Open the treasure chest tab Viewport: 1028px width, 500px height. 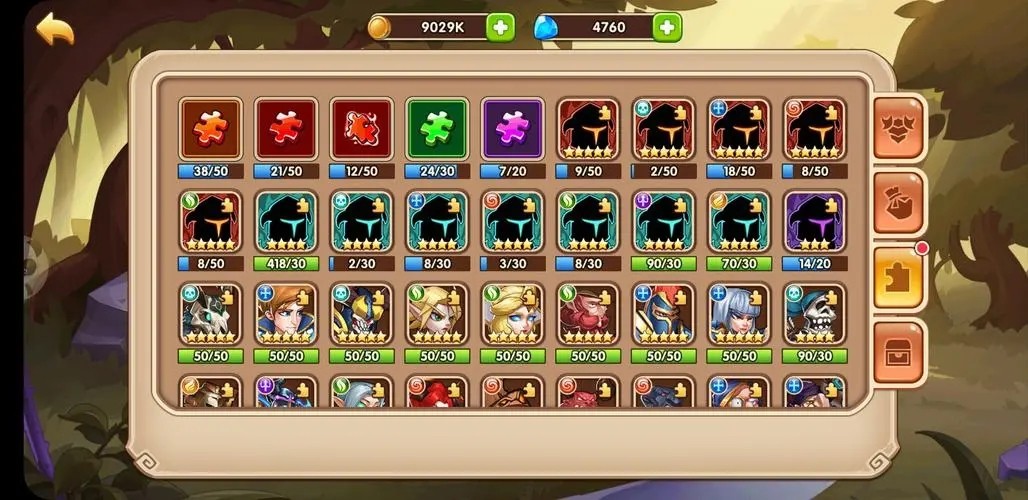tap(898, 351)
